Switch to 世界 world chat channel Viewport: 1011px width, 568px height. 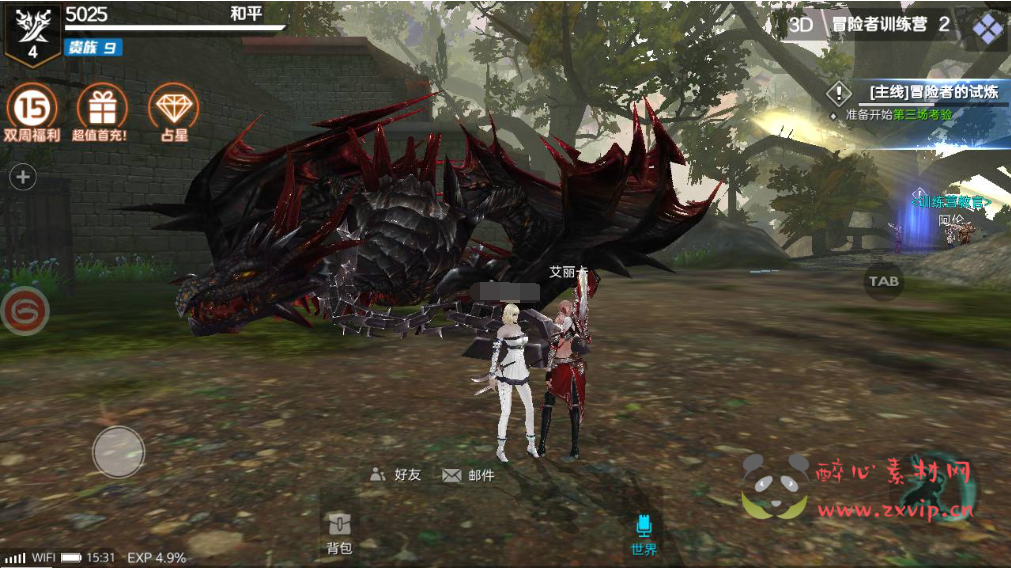click(x=644, y=534)
